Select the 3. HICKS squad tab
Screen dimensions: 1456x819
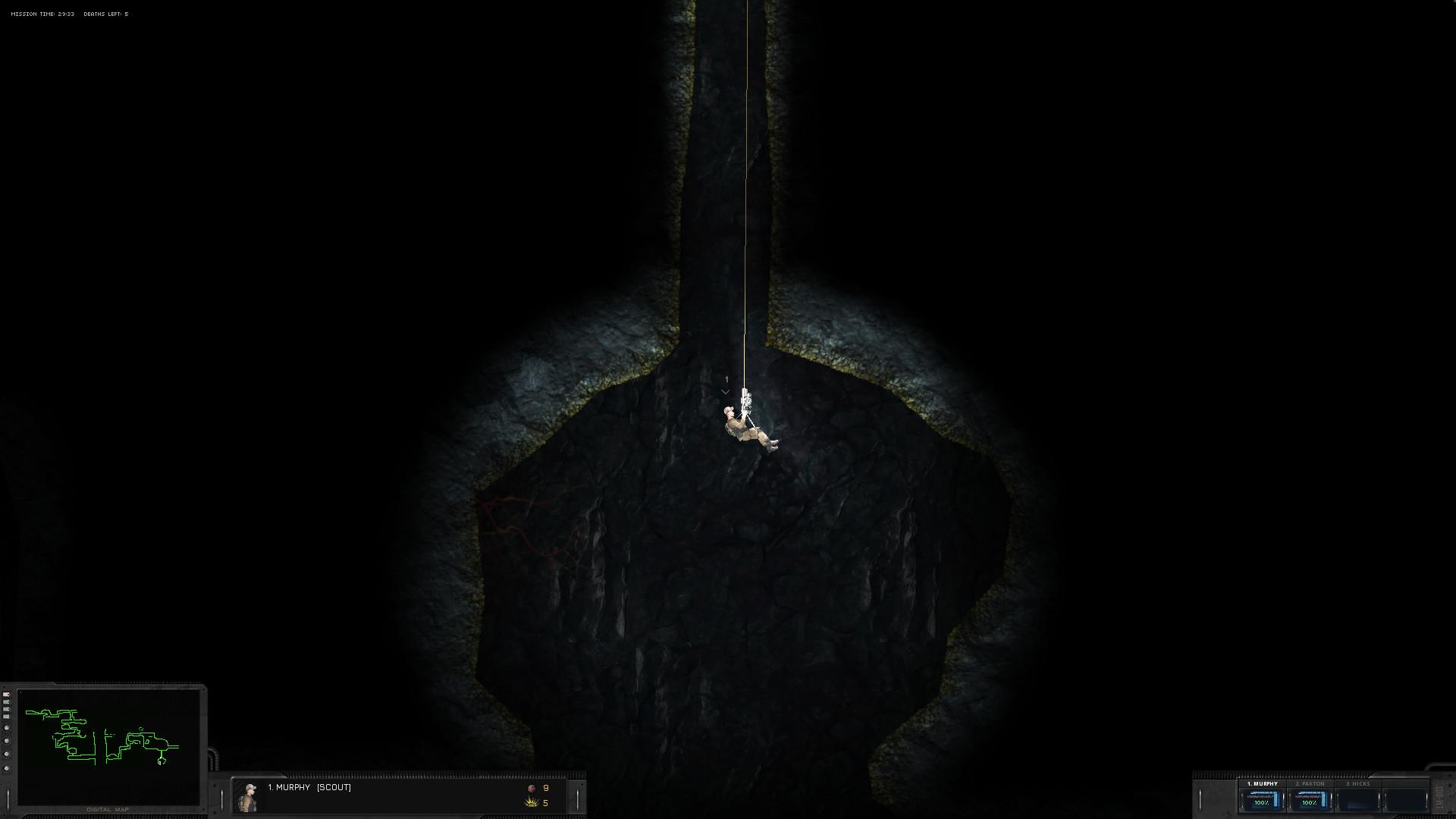point(1358,783)
